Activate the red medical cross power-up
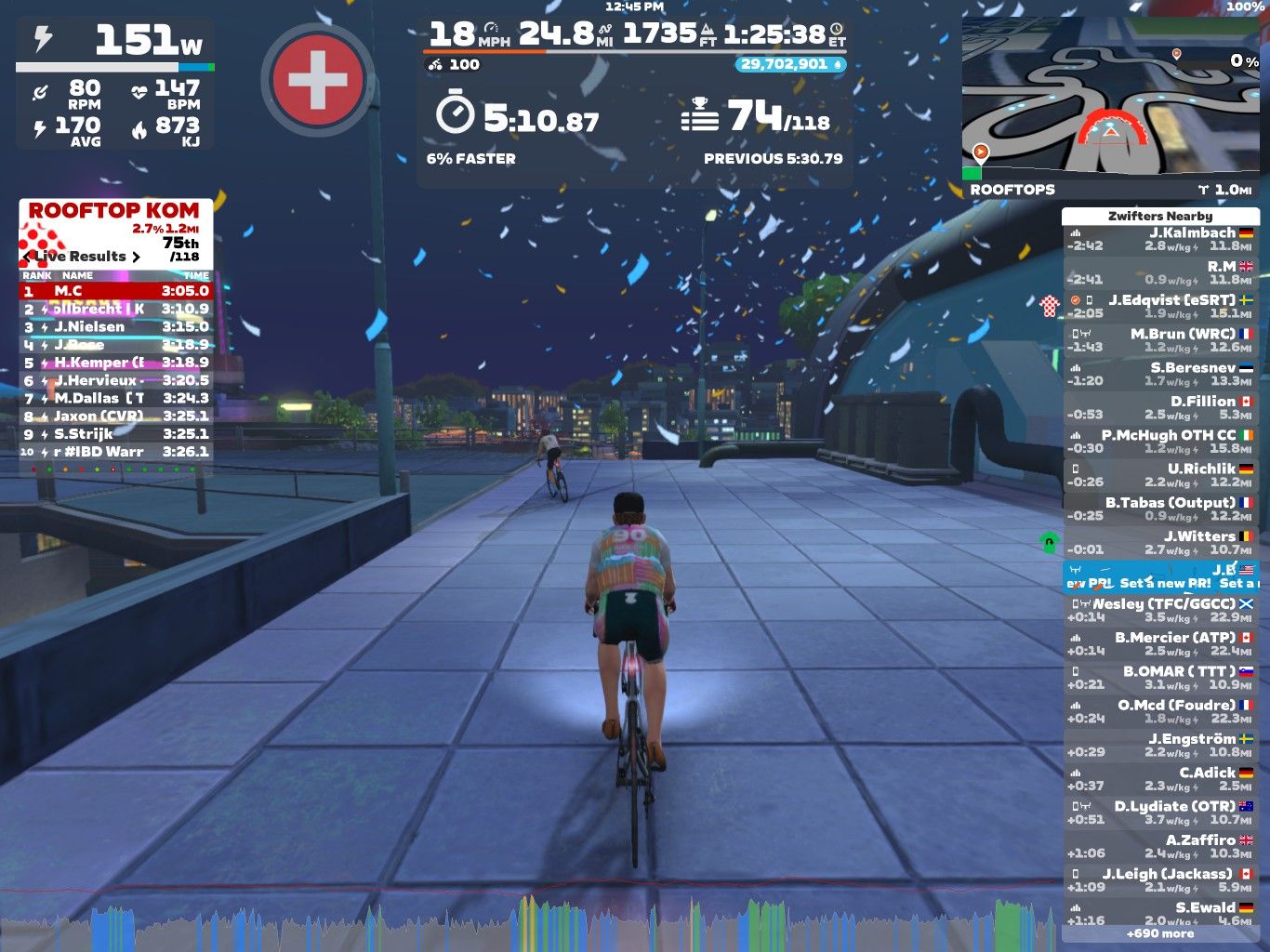Screen dimensions: 1270x952 coord(318,80)
